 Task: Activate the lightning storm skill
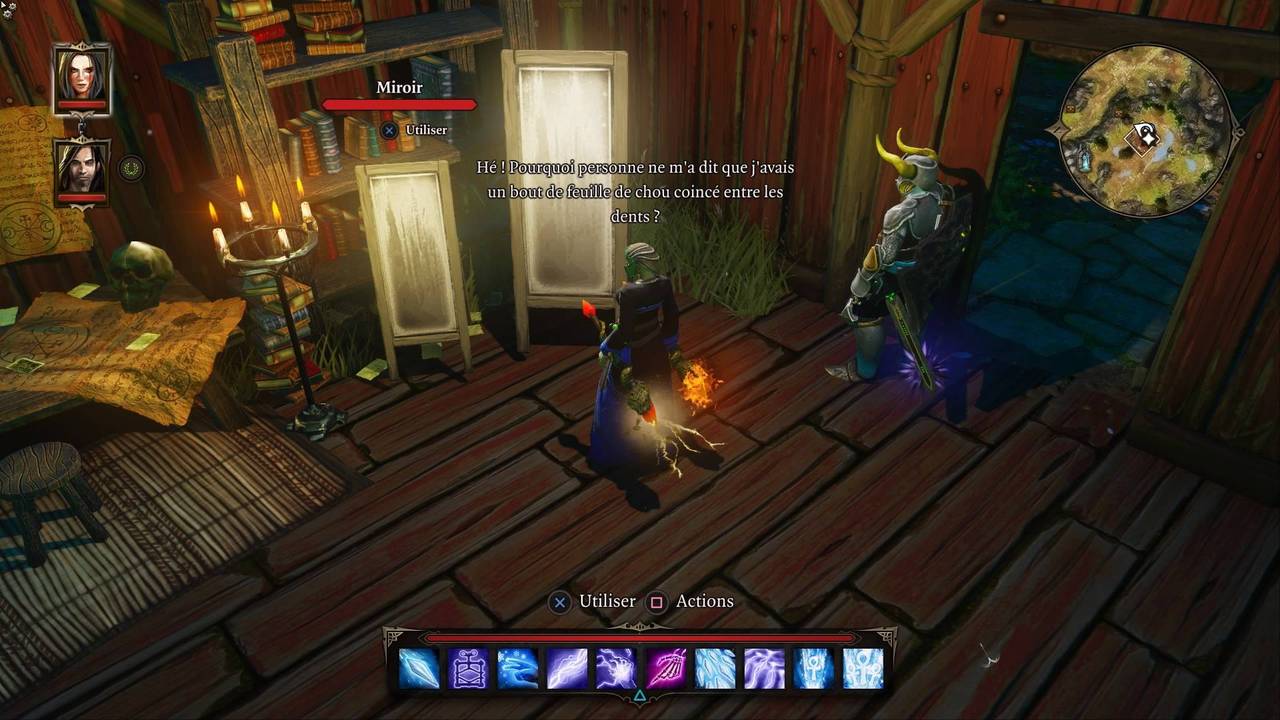point(764,669)
